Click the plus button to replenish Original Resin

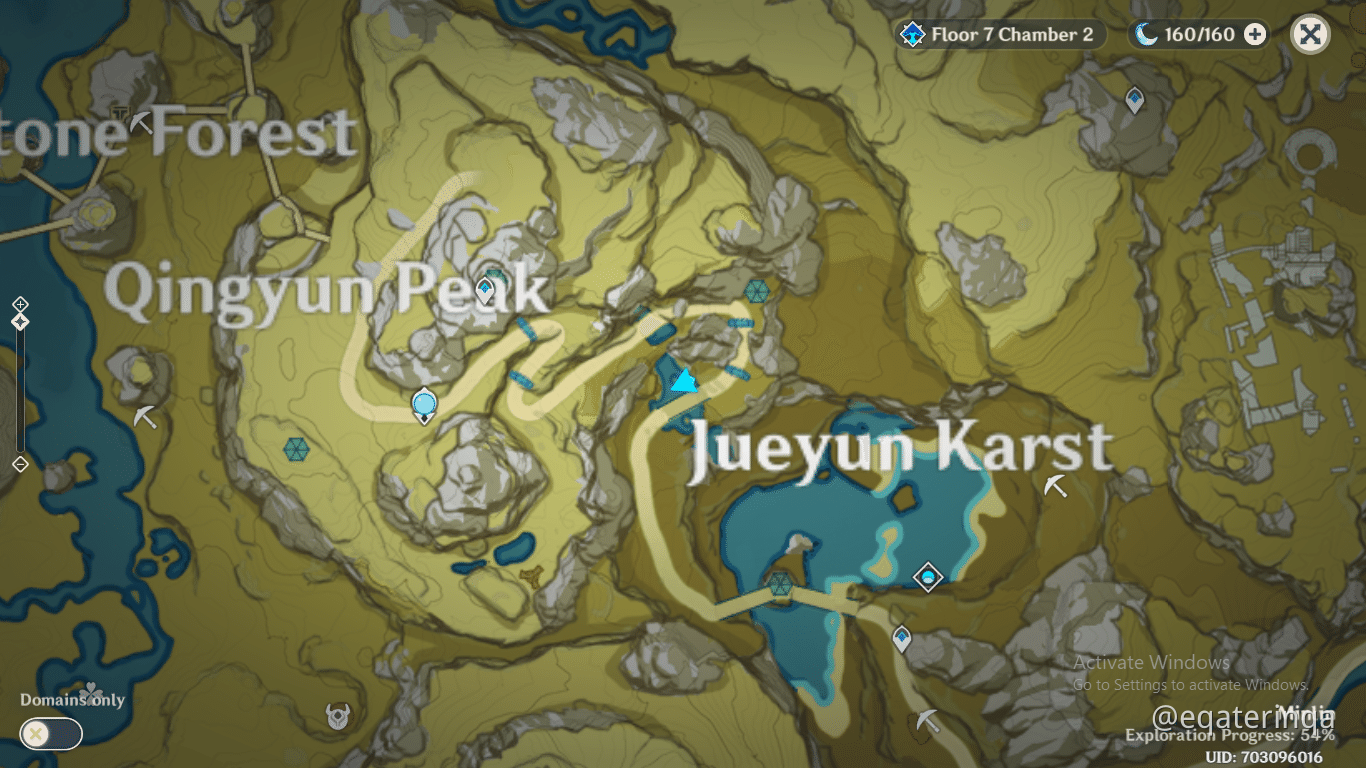1253,33
